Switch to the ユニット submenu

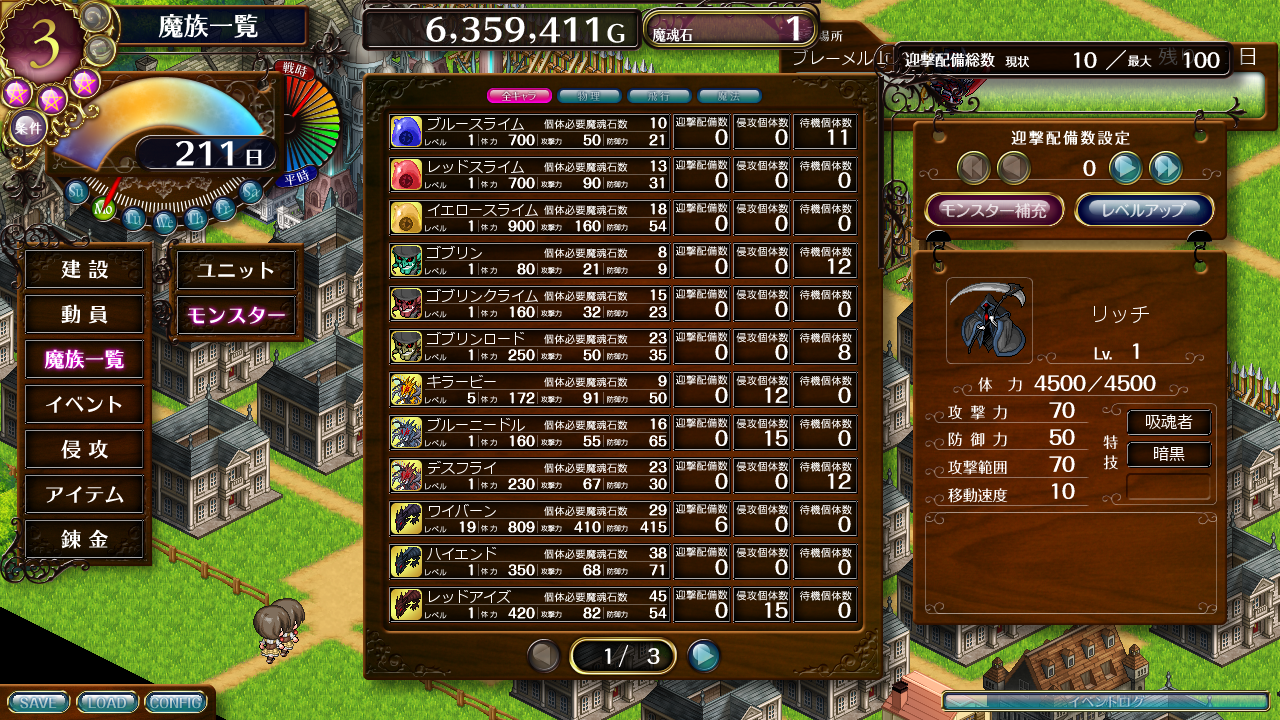tap(237, 270)
